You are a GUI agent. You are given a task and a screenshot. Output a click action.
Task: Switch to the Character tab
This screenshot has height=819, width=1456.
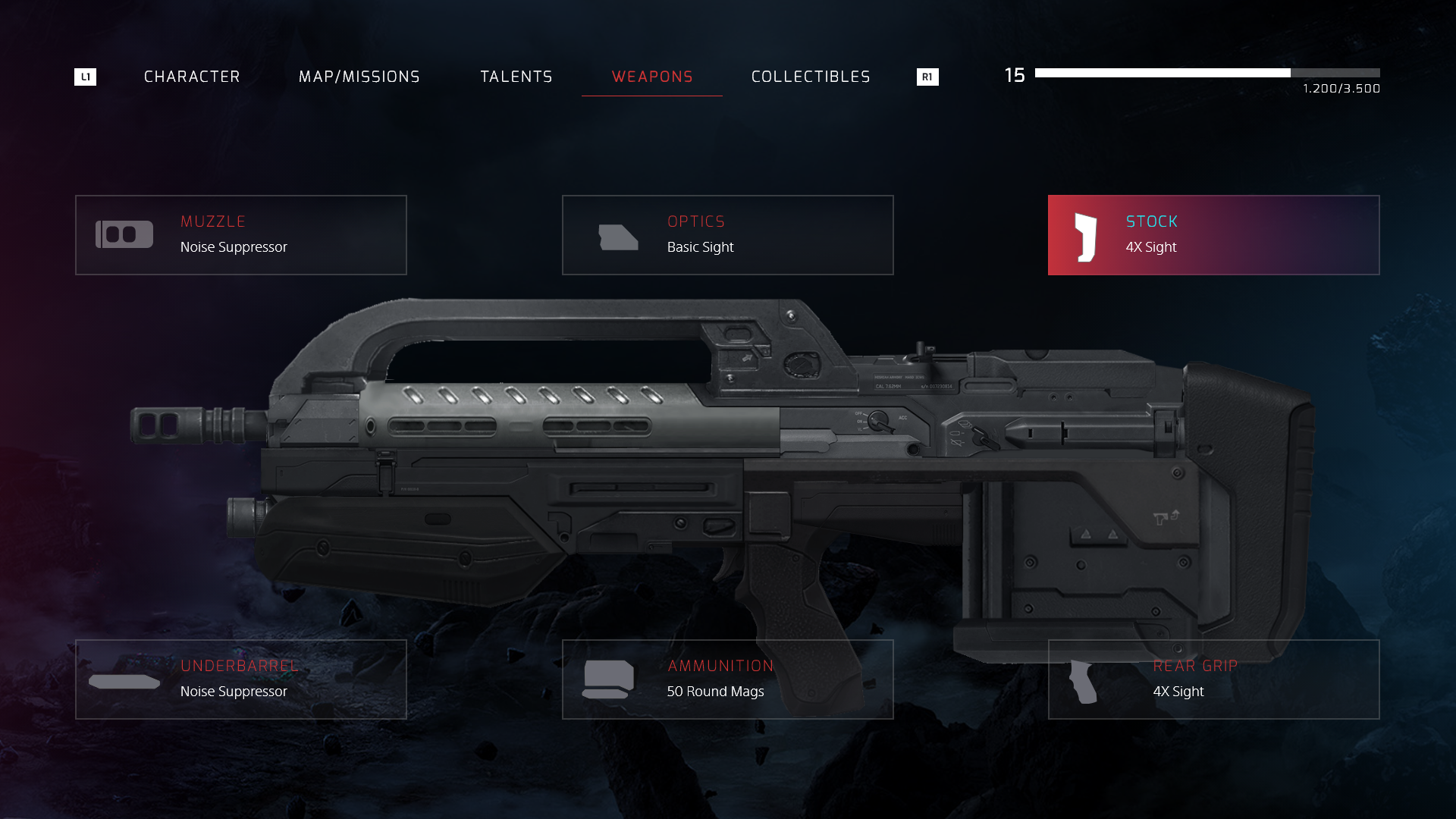[x=192, y=77]
